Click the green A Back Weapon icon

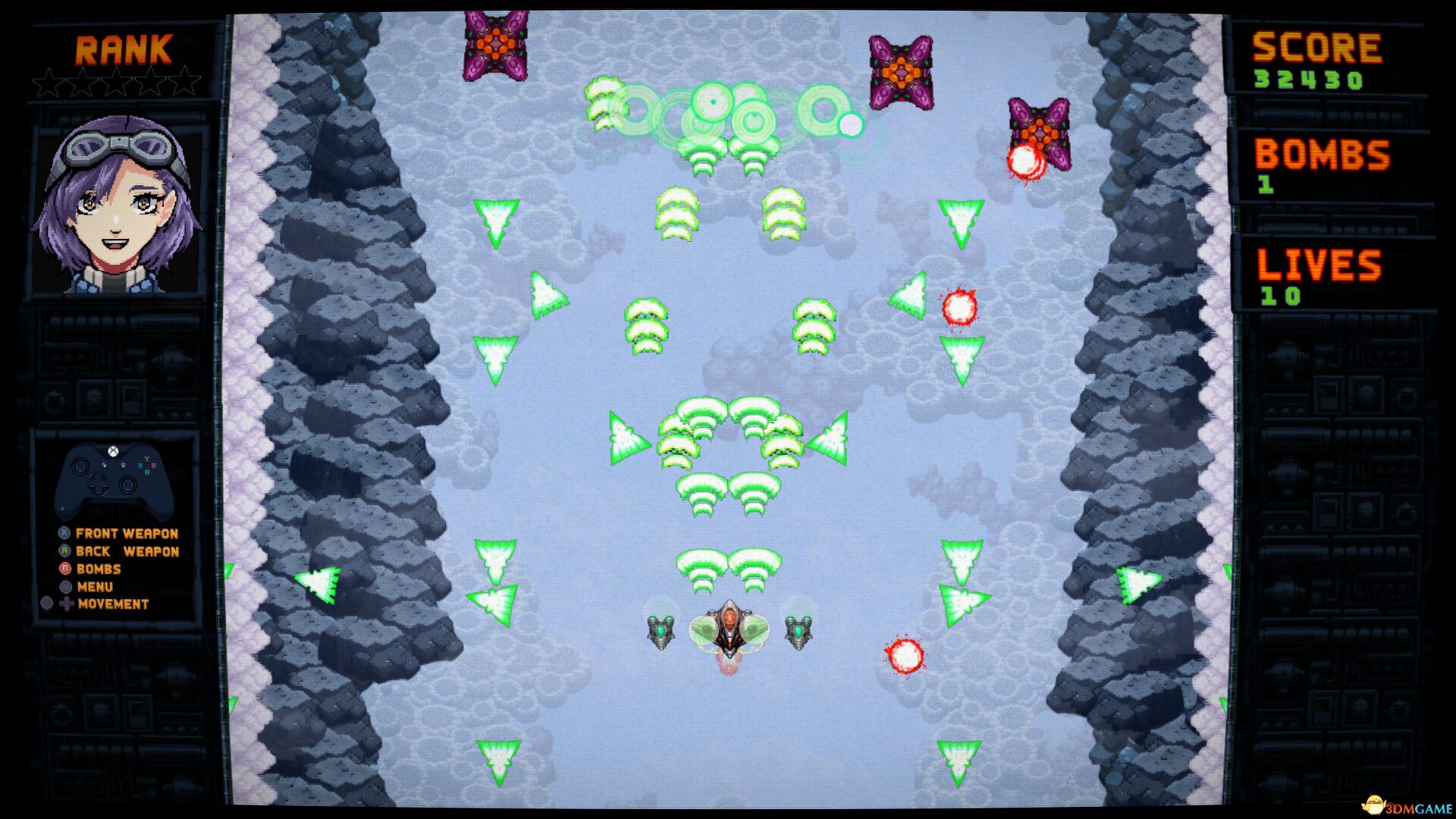64,551
